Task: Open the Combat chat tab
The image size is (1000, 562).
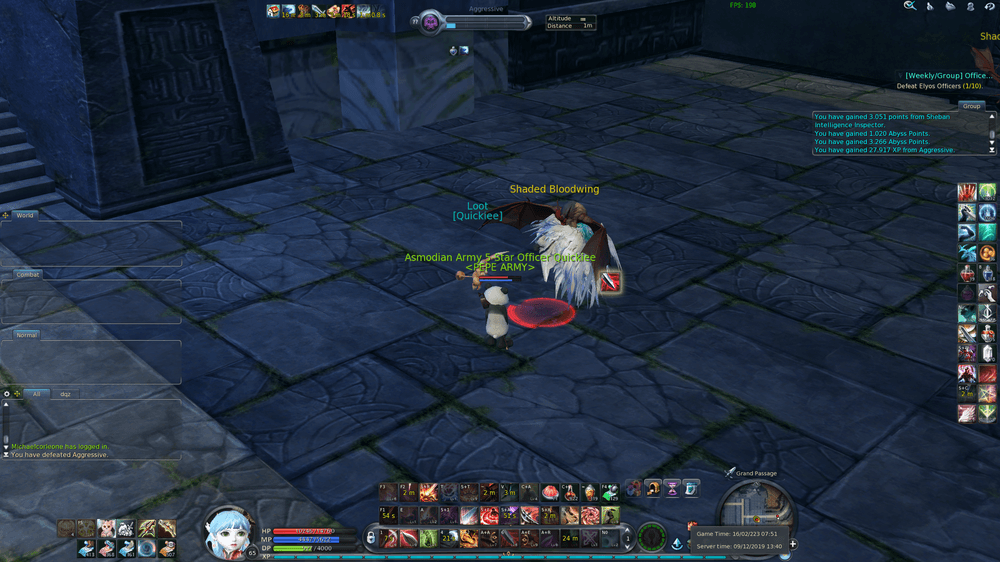Action: 28,274
